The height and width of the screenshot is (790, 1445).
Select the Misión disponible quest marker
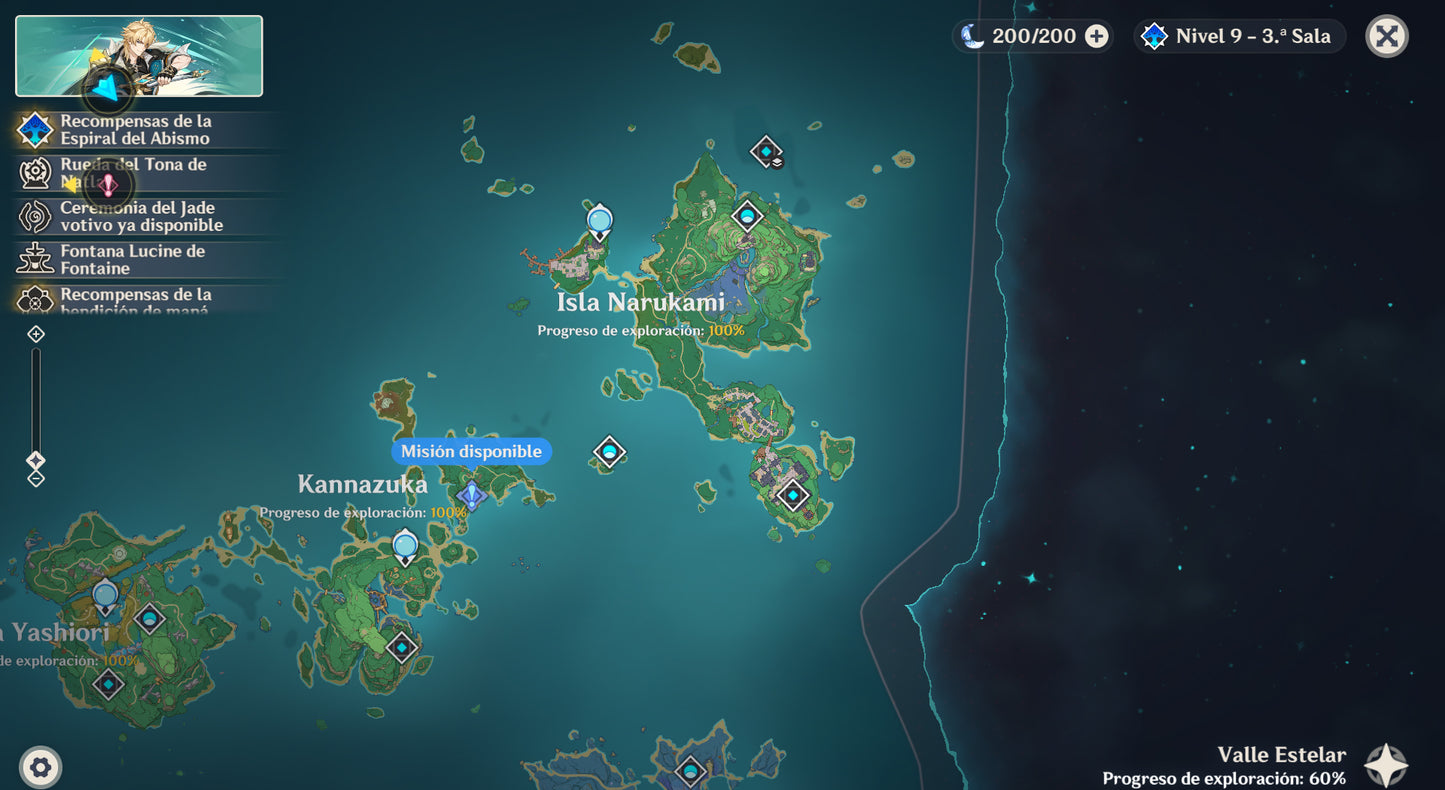click(470, 493)
